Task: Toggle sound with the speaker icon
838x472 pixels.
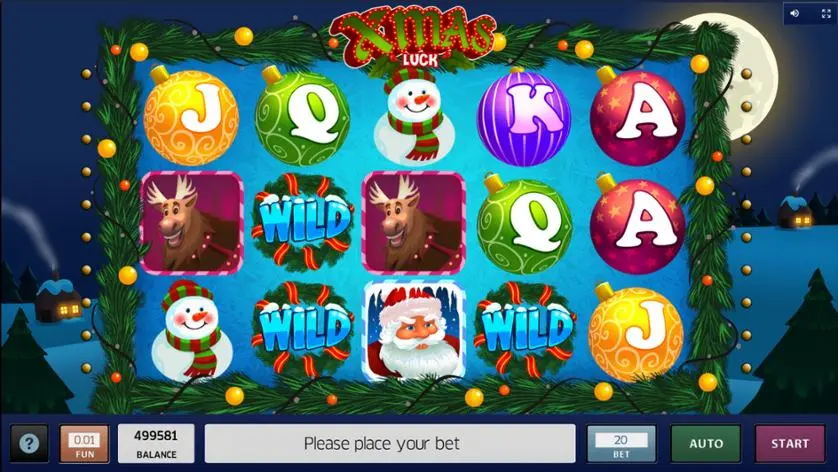Action: (x=796, y=14)
